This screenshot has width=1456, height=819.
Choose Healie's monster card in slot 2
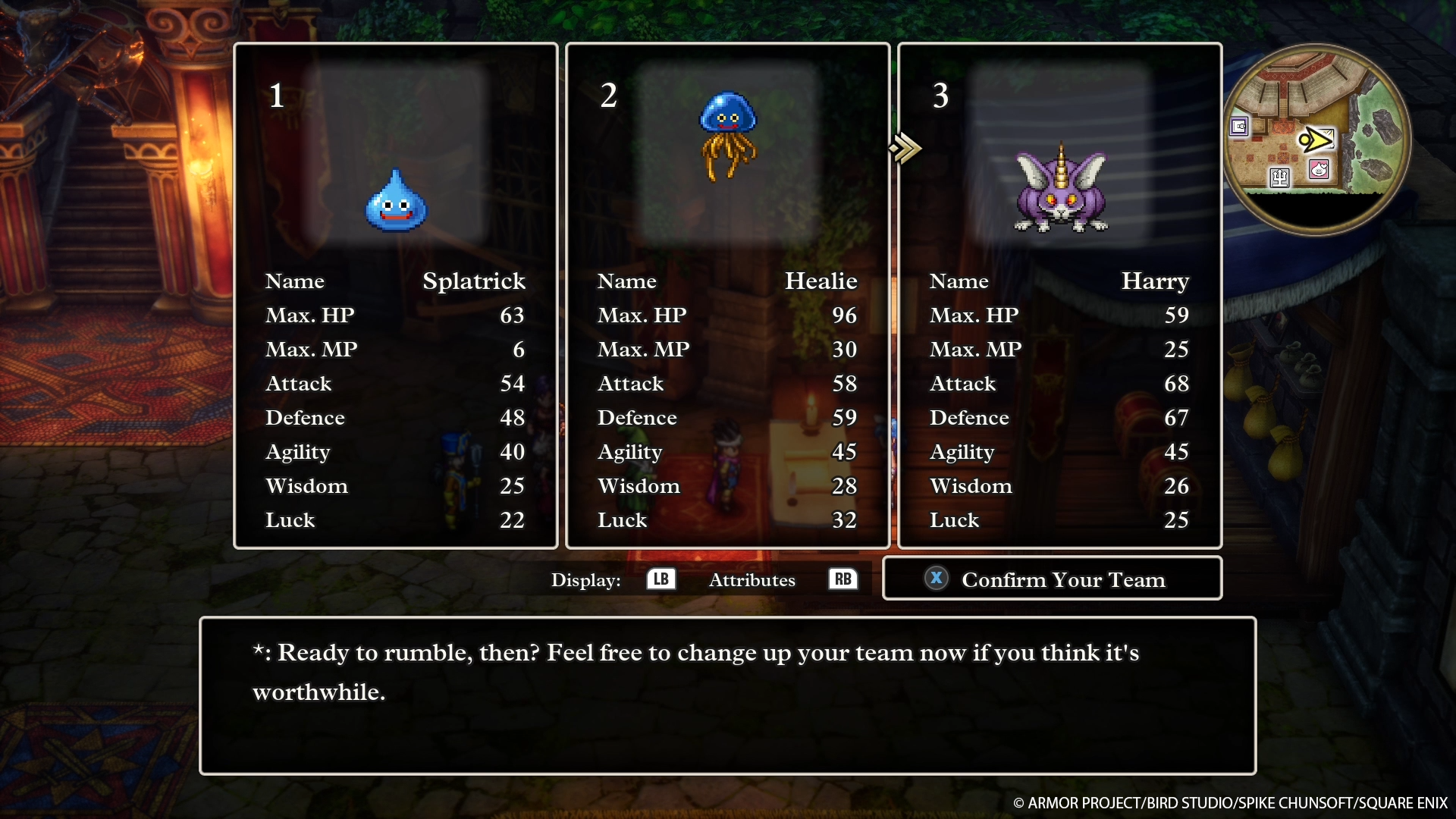tap(727, 296)
